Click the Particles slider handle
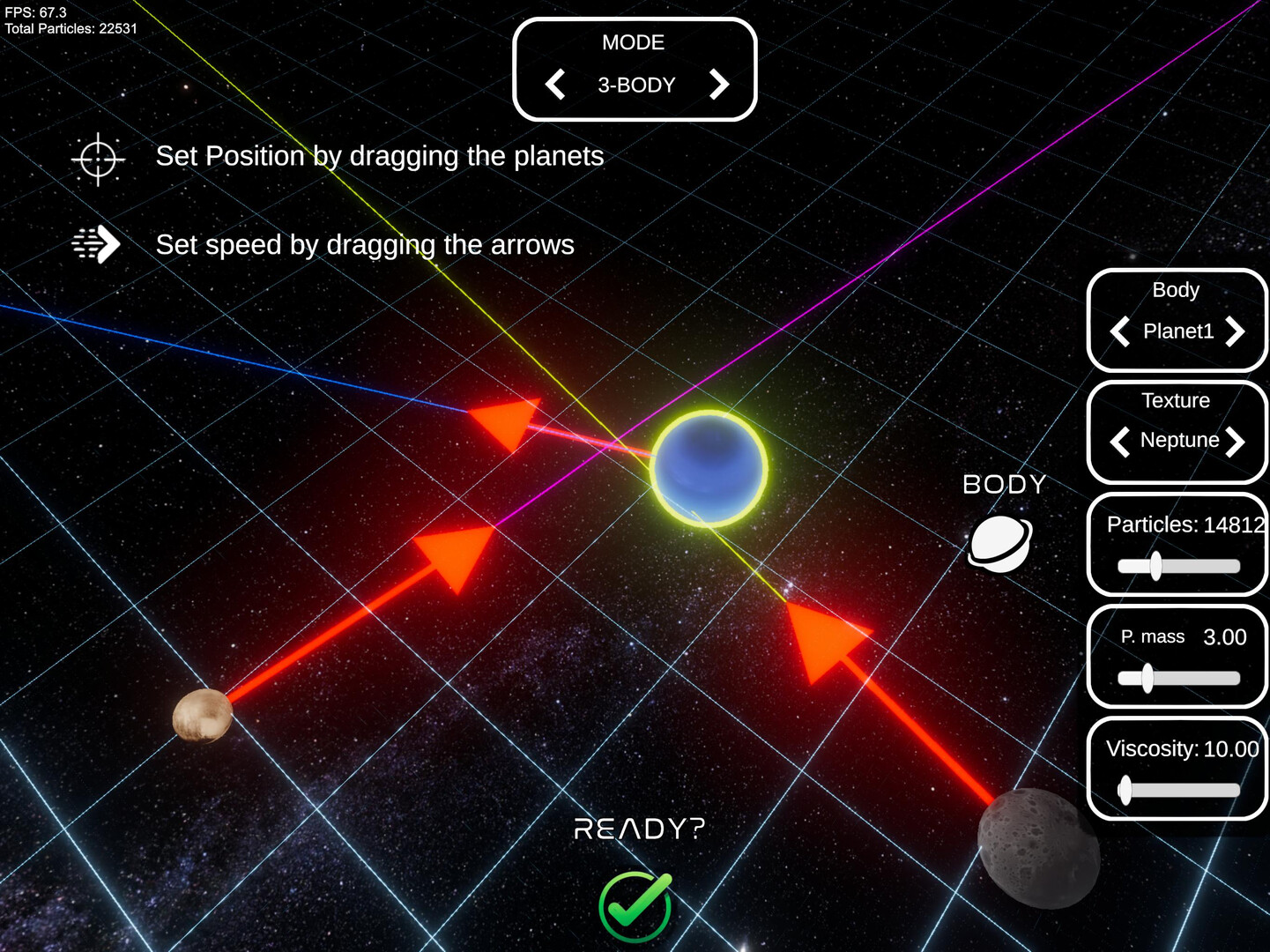The width and height of the screenshot is (1270, 952). pos(1155,566)
